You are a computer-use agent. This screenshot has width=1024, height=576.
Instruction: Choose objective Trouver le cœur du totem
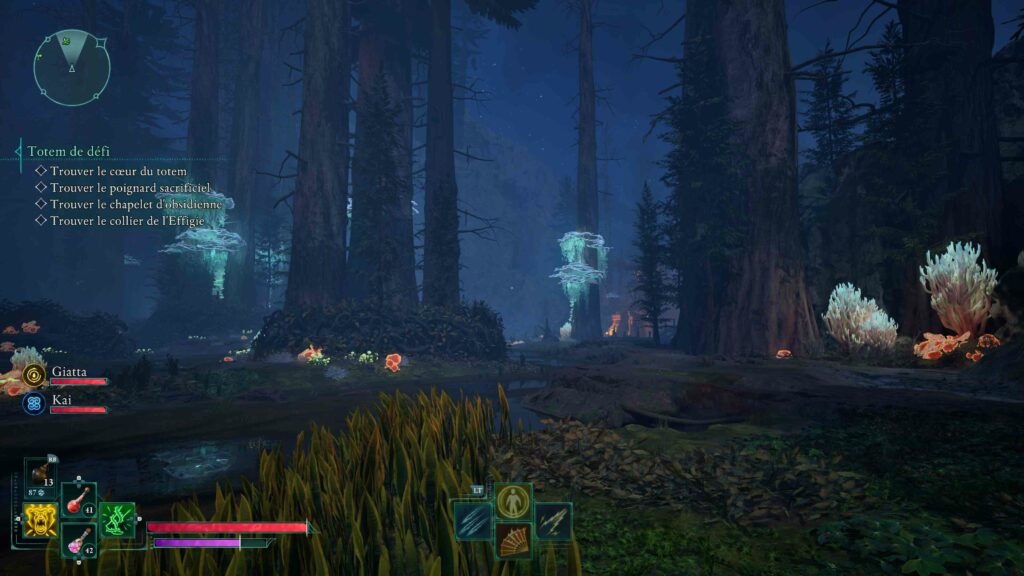(118, 171)
